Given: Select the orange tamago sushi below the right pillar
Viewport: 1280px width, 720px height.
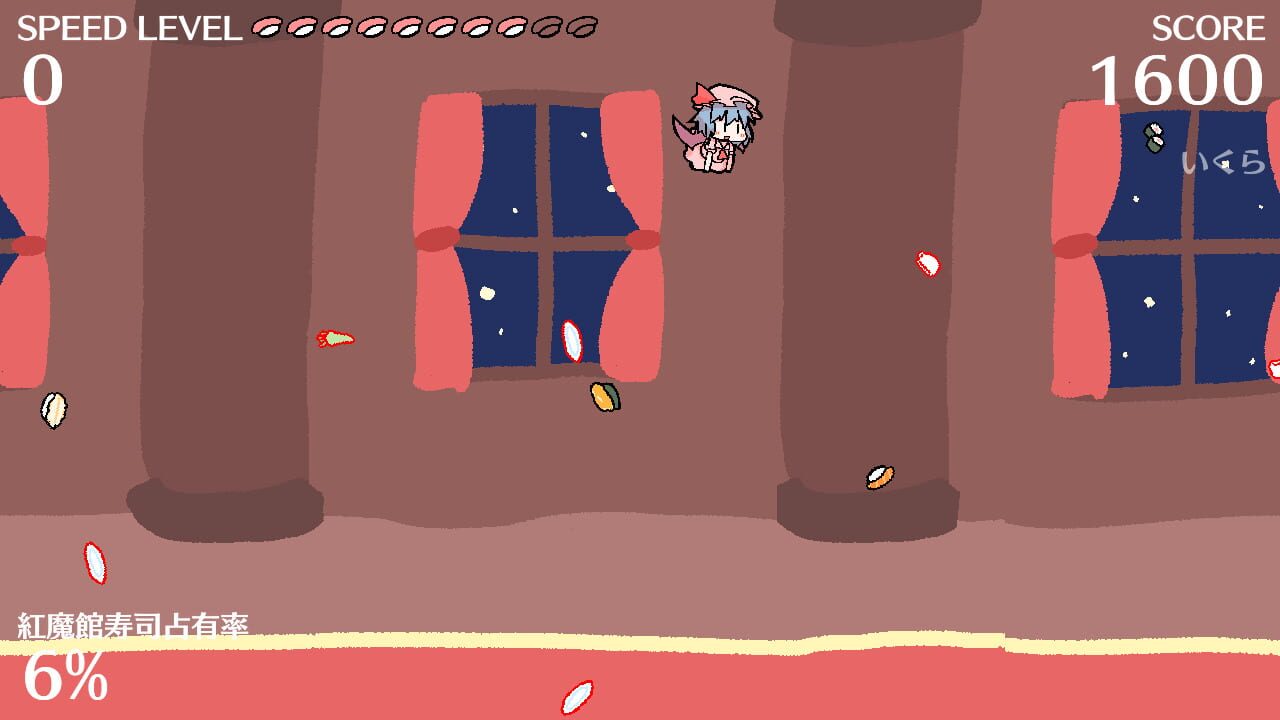Looking at the screenshot, I should click(x=877, y=477).
